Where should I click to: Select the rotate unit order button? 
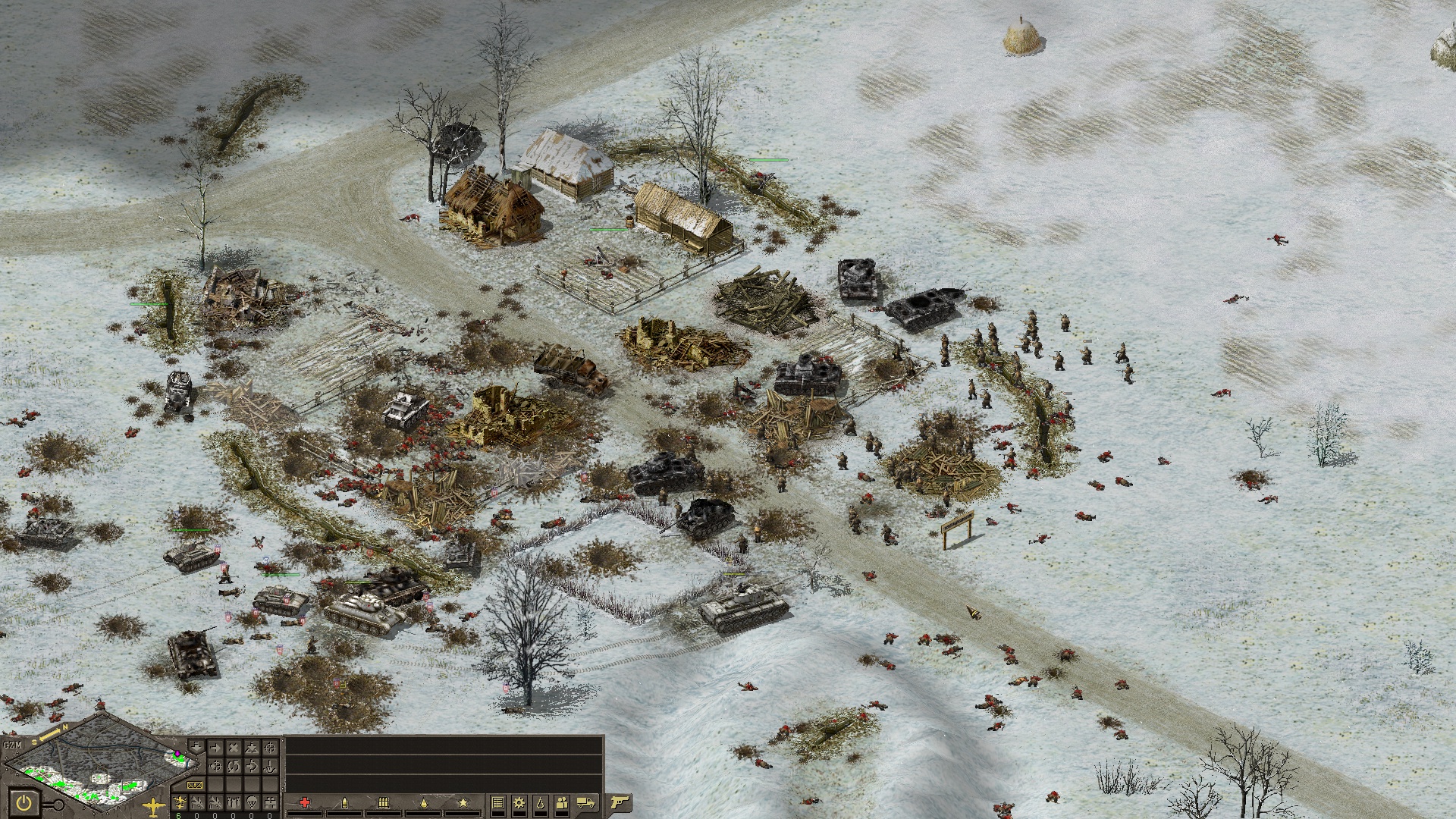(x=234, y=766)
